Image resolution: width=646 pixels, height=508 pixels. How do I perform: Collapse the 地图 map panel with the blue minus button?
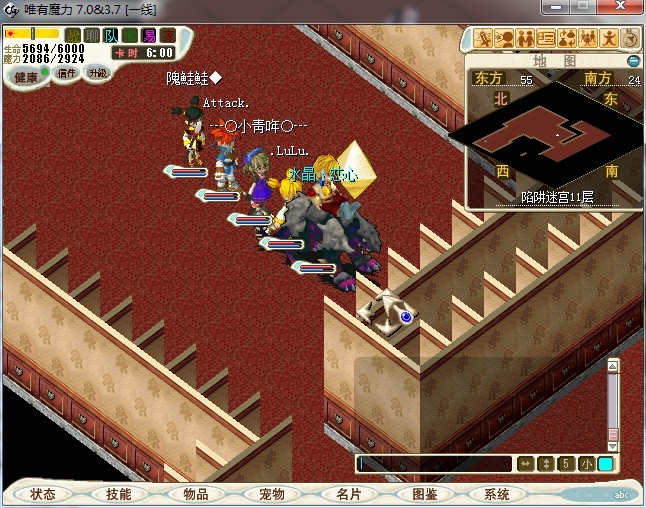(x=633, y=61)
